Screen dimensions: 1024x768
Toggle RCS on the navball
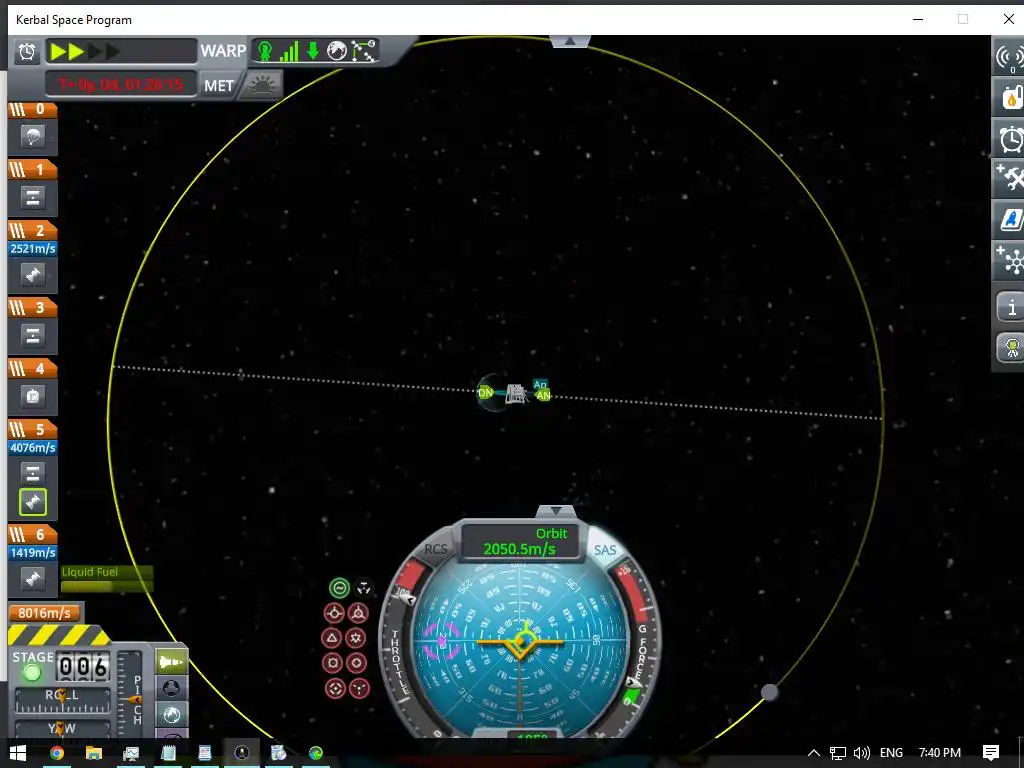436,549
